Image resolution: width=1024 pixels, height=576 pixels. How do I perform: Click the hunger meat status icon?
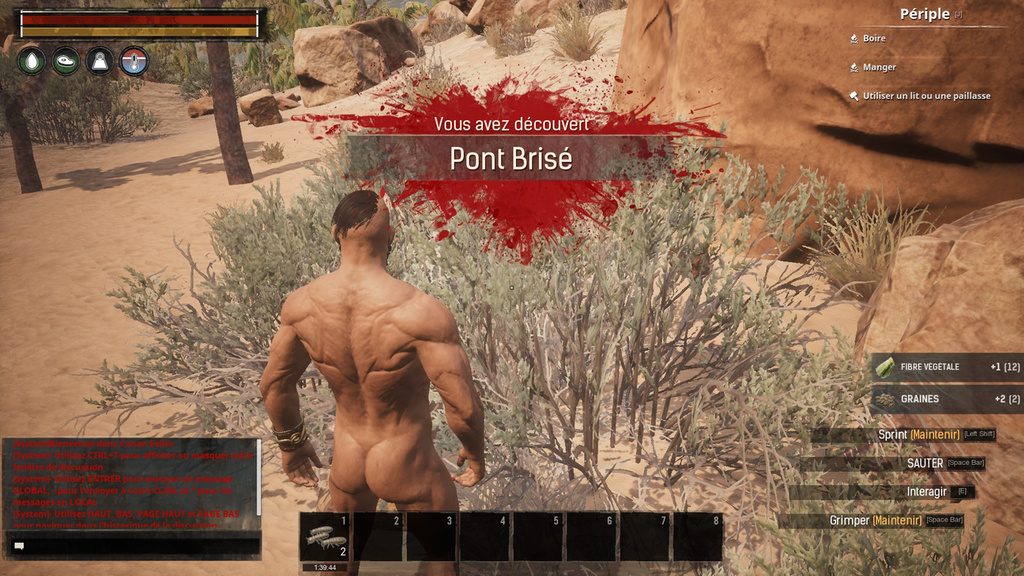66,60
